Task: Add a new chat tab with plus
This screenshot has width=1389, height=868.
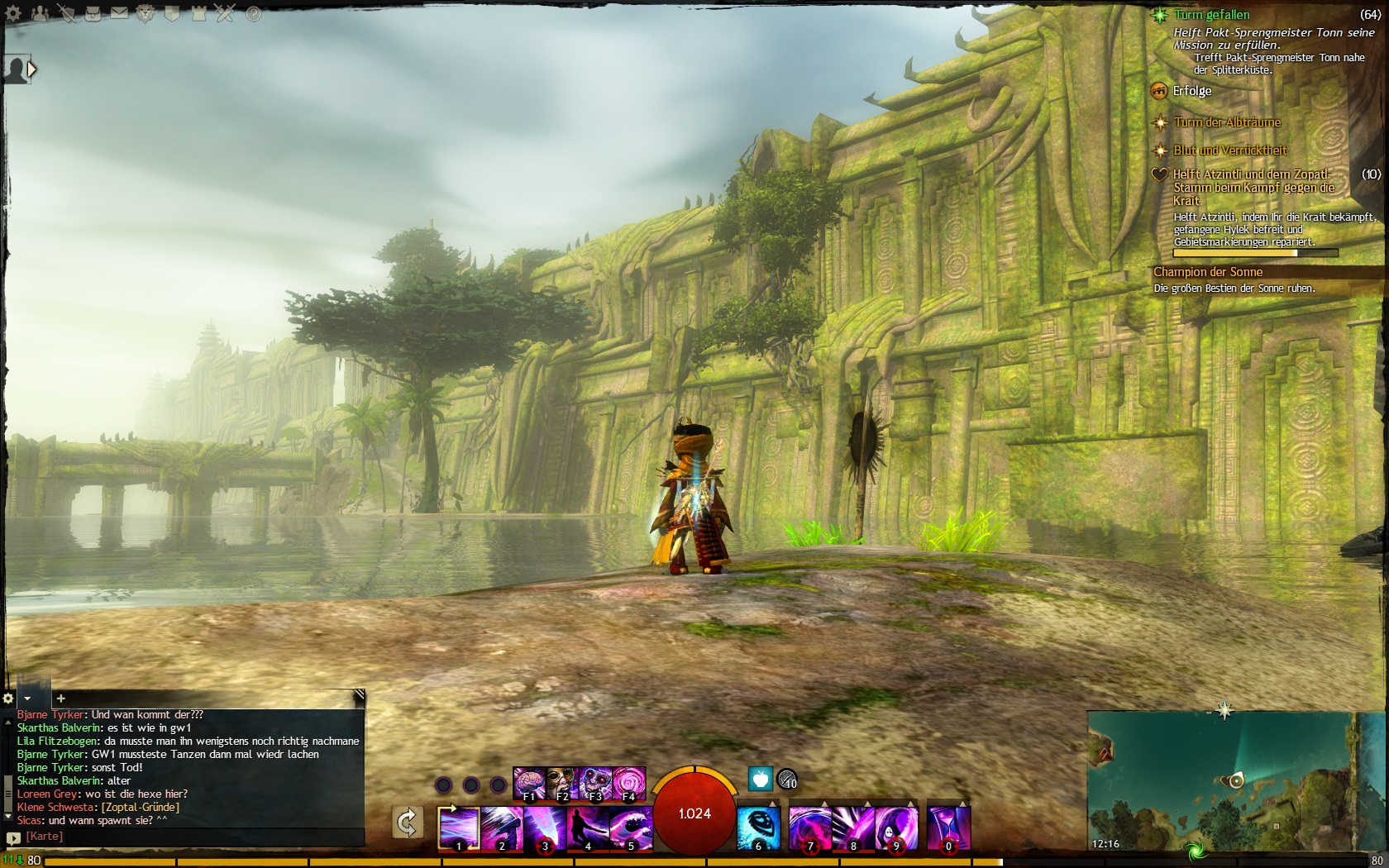Action: click(60, 699)
